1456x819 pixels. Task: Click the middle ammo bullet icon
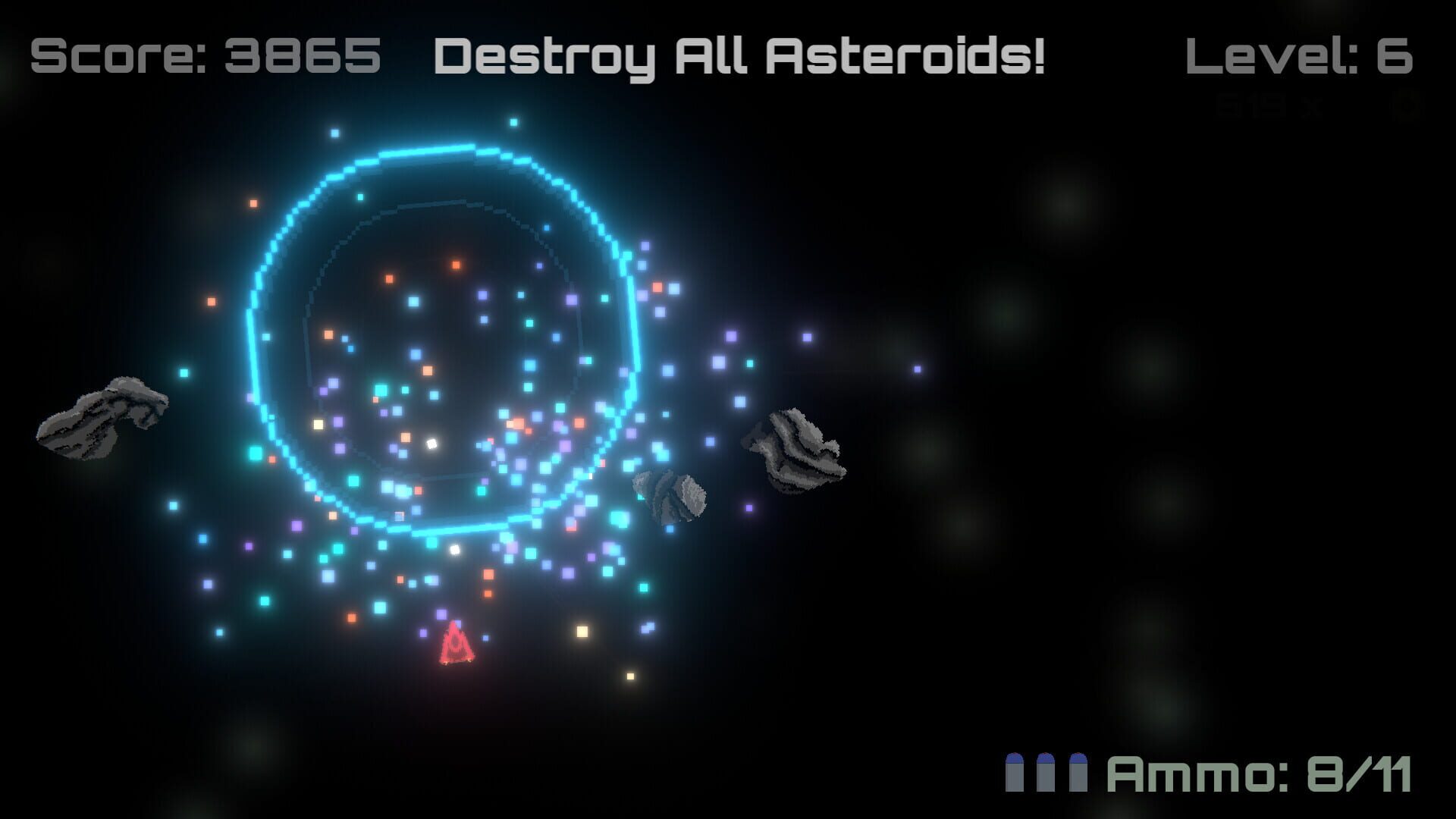pyautogui.click(x=1046, y=772)
